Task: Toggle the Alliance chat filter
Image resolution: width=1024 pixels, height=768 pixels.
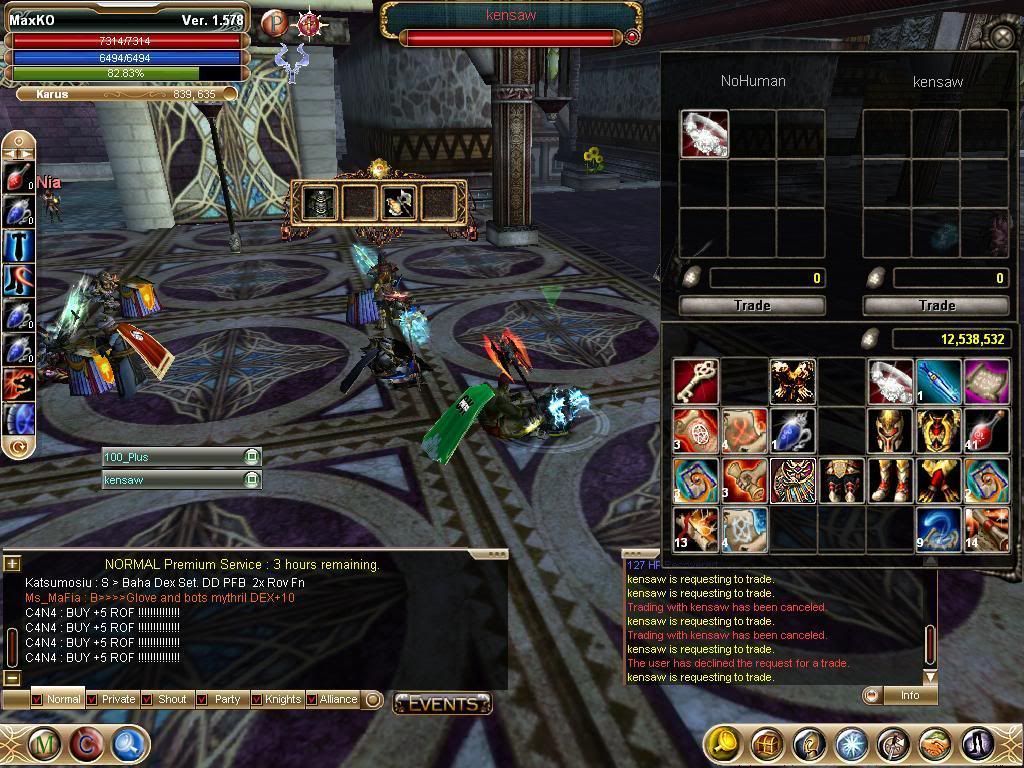Action: coord(312,699)
